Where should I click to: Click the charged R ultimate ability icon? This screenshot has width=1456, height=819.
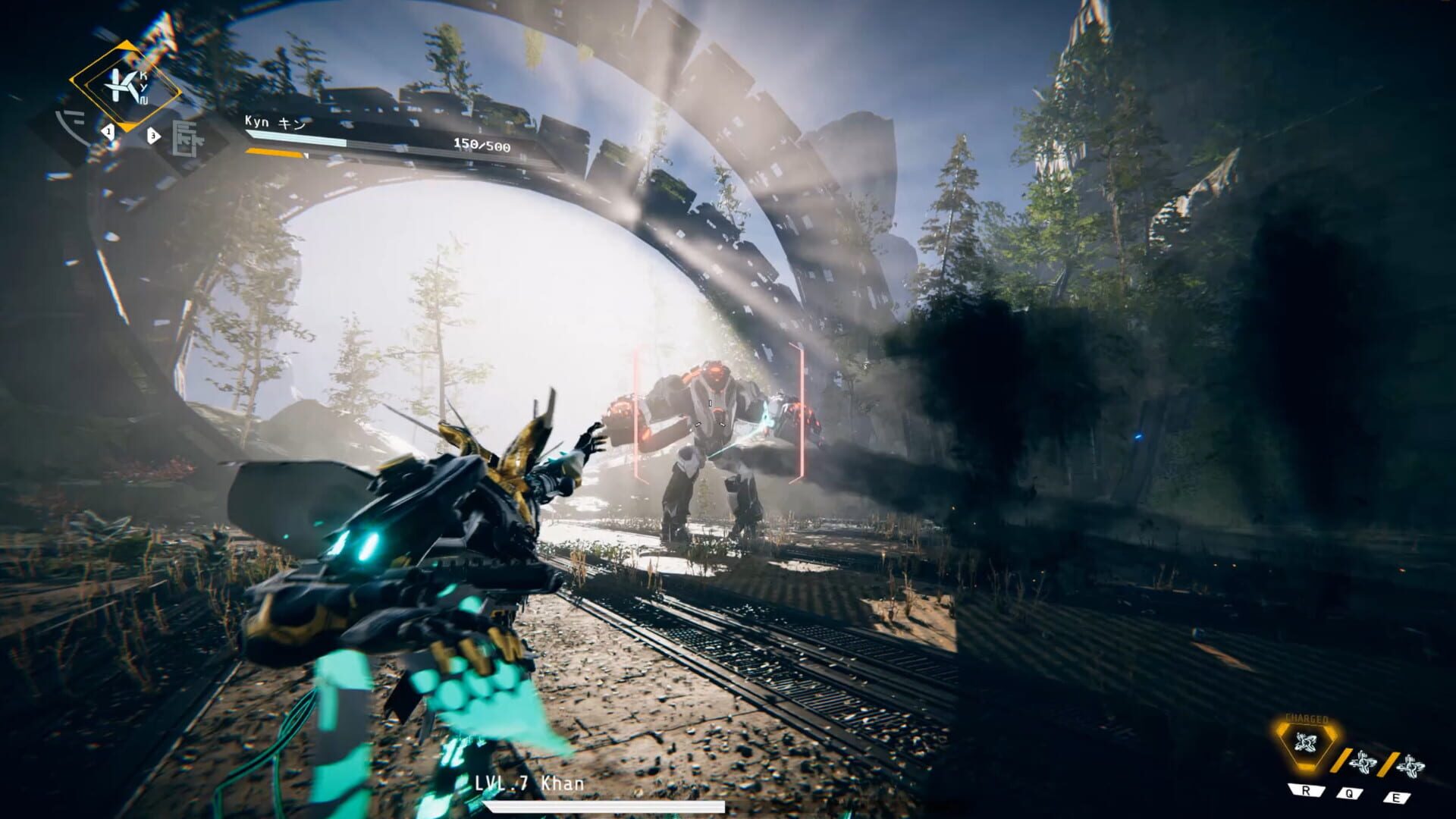pos(1304,742)
